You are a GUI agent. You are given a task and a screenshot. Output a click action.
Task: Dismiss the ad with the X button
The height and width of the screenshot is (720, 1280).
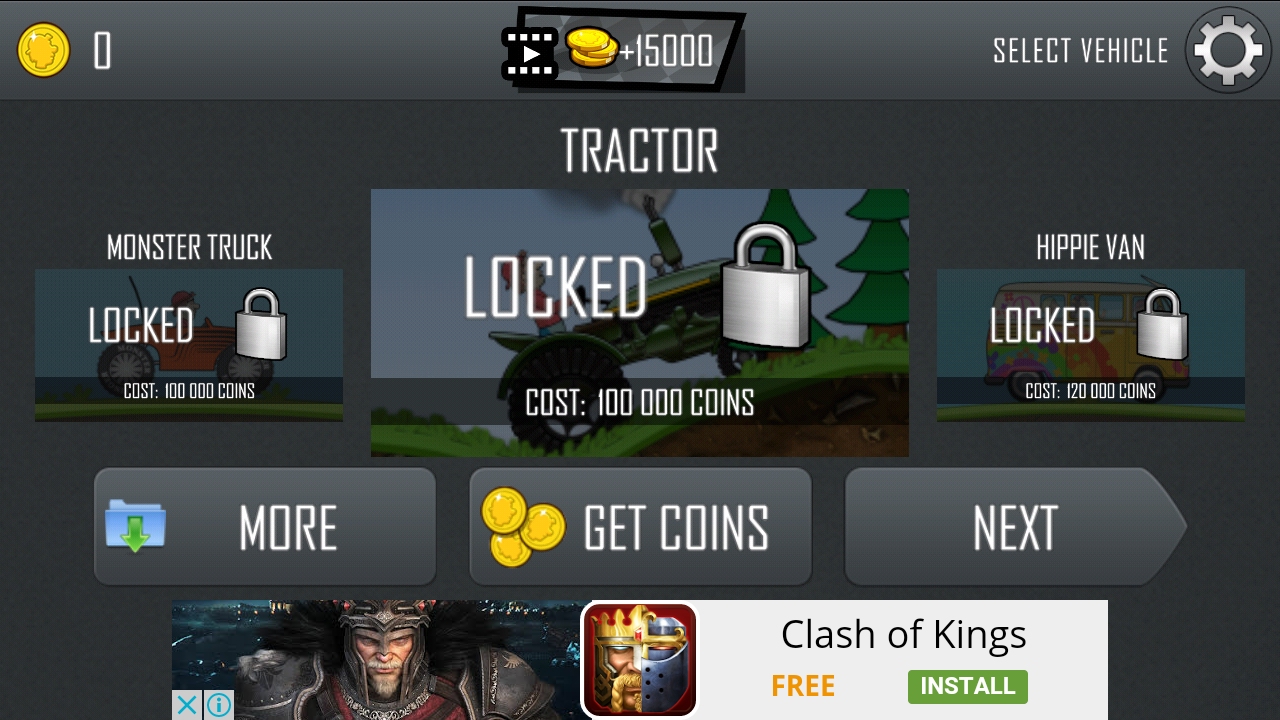[185, 705]
